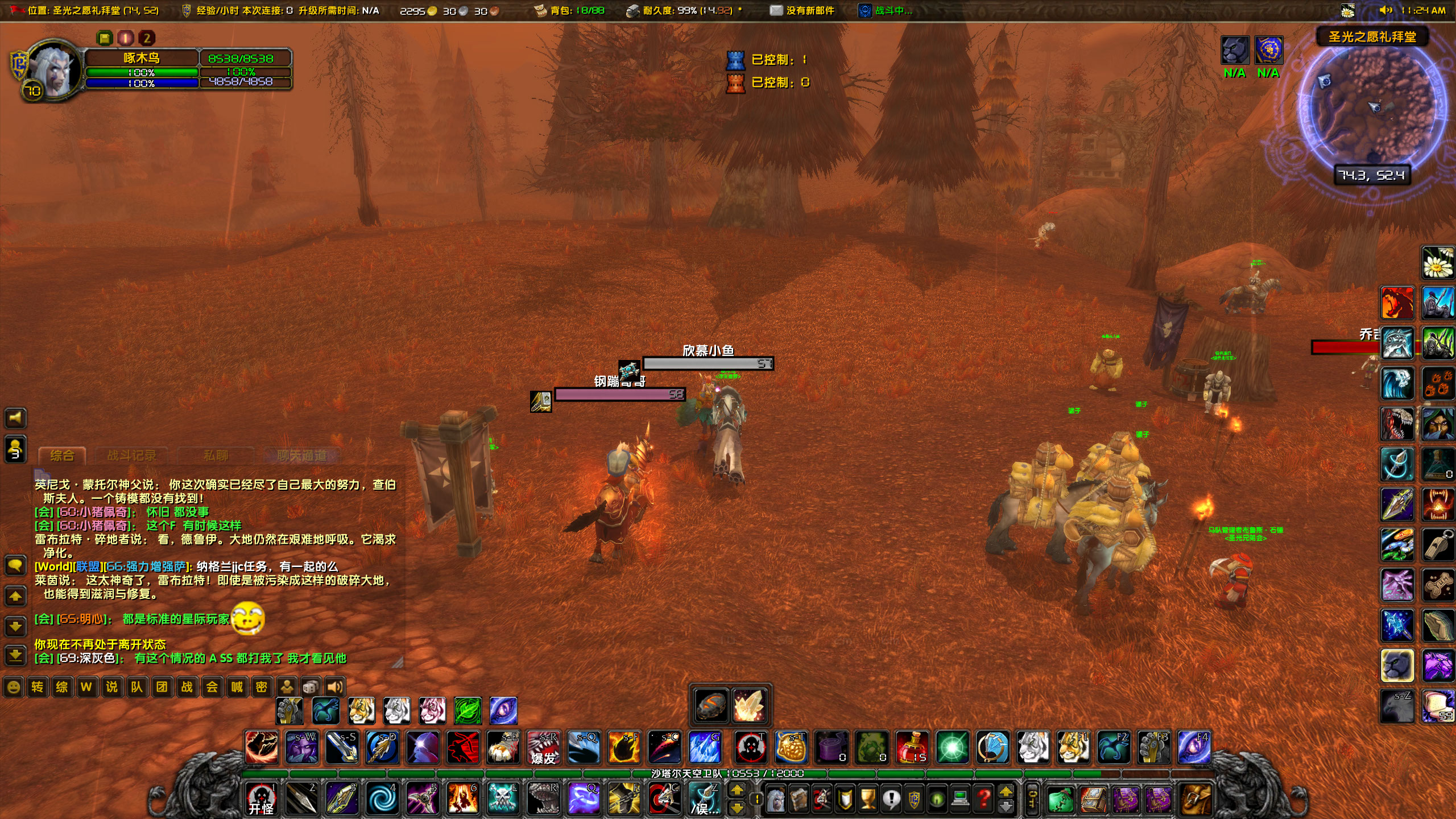This screenshot has height=819, width=1456.
Task: Select the 开怪 attack ability on the action bar
Action: click(263, 797)
